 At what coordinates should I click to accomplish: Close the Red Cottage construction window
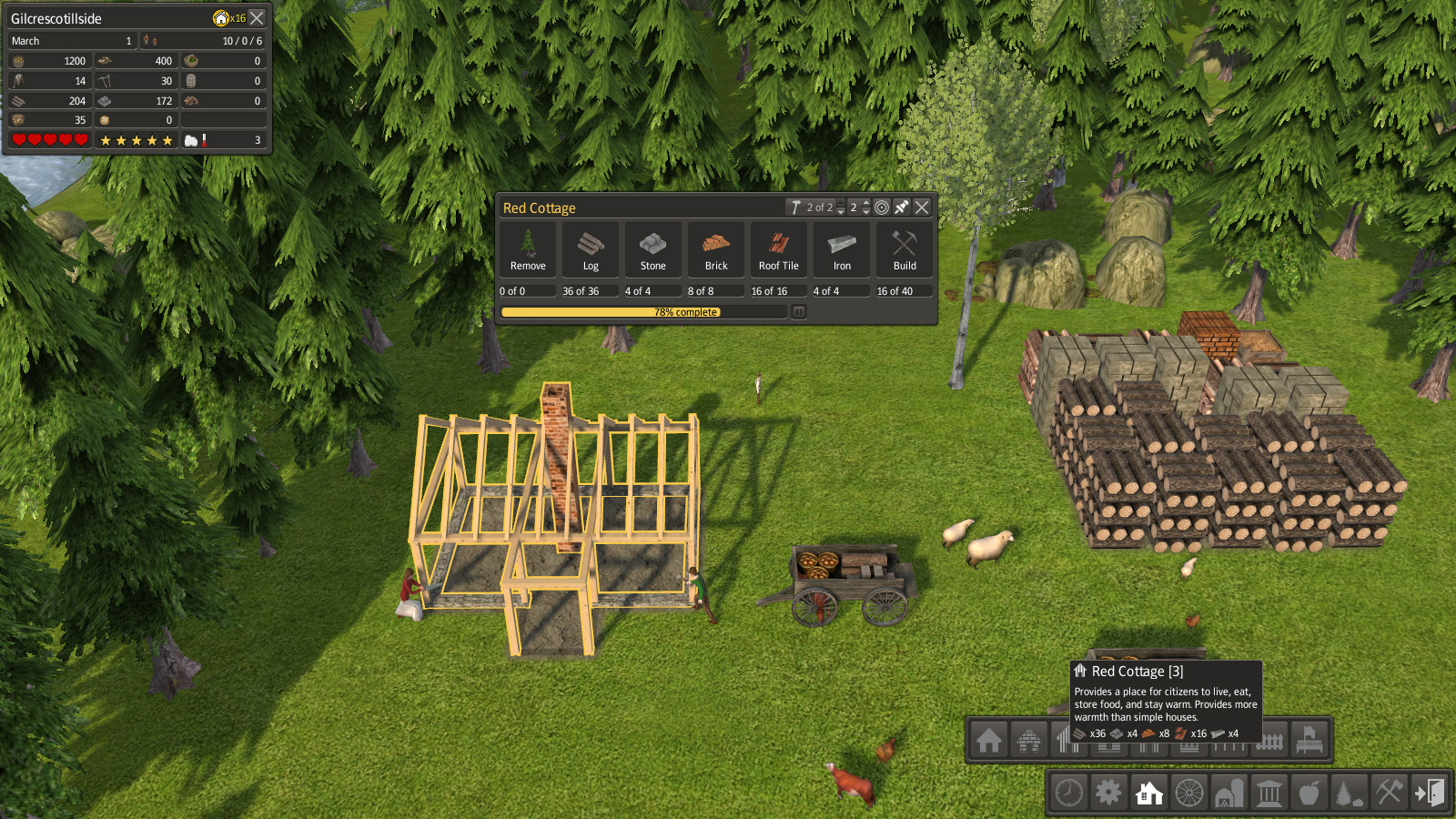tap(922, 207)
